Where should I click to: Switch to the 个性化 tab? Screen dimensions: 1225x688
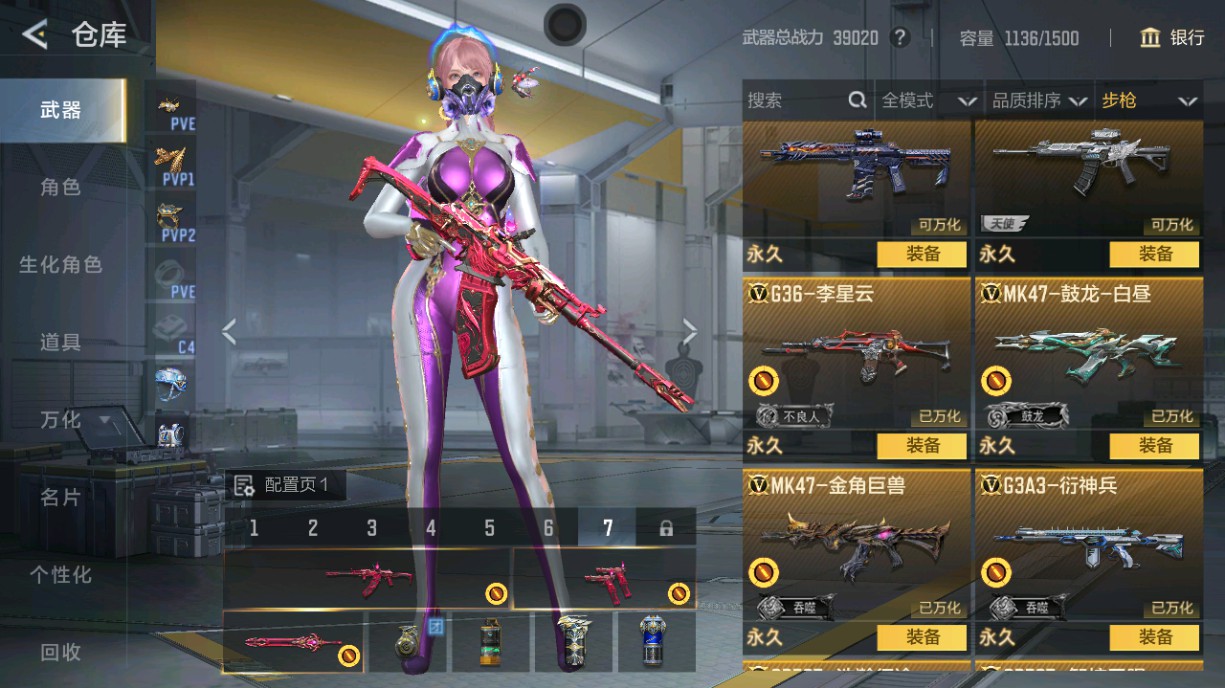60,575
